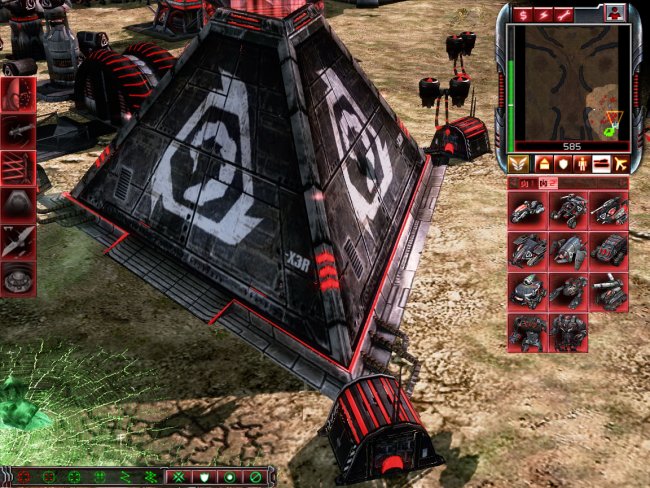Switch to the vehicle production tab
The image size is (650, 488).
(601, 164)
